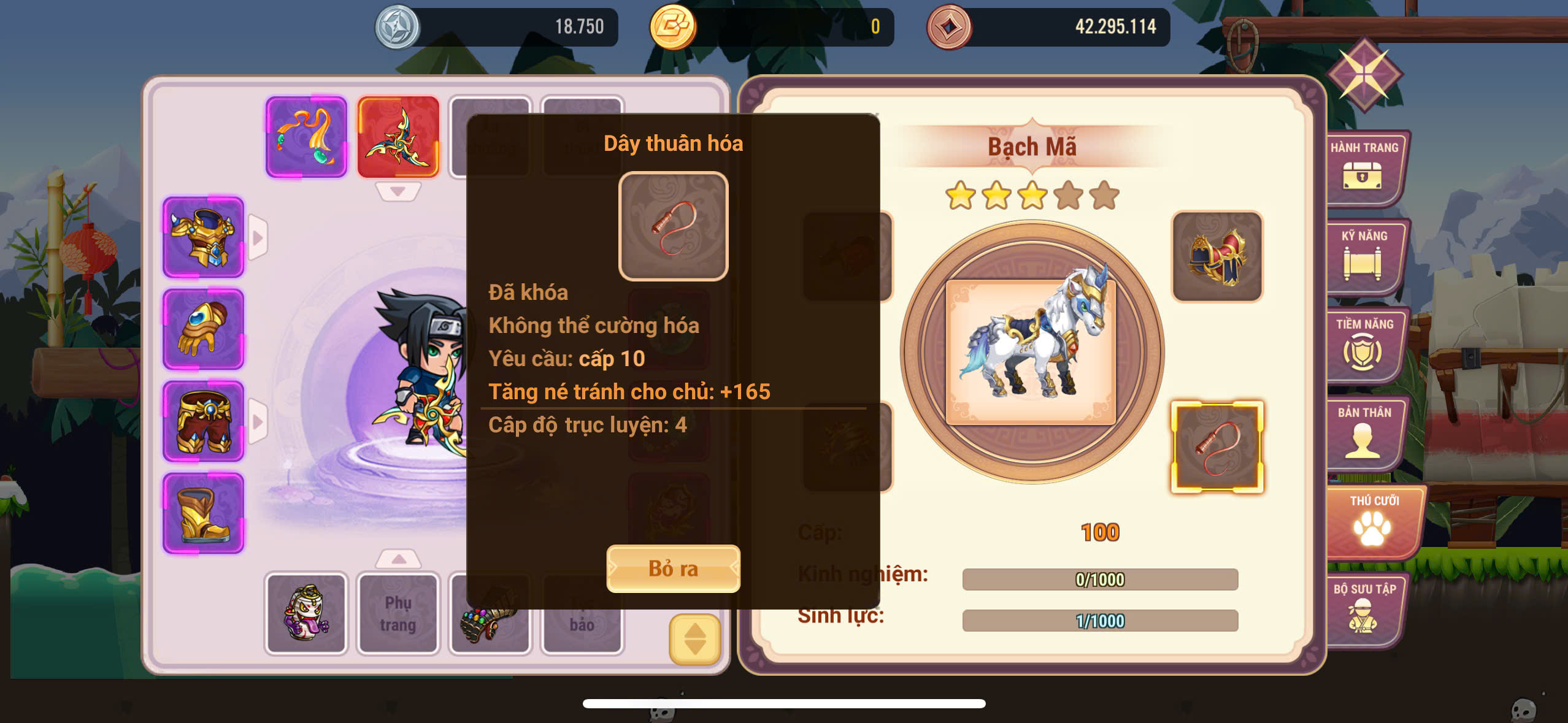Select the golden ribbon accessory slot

306,137
